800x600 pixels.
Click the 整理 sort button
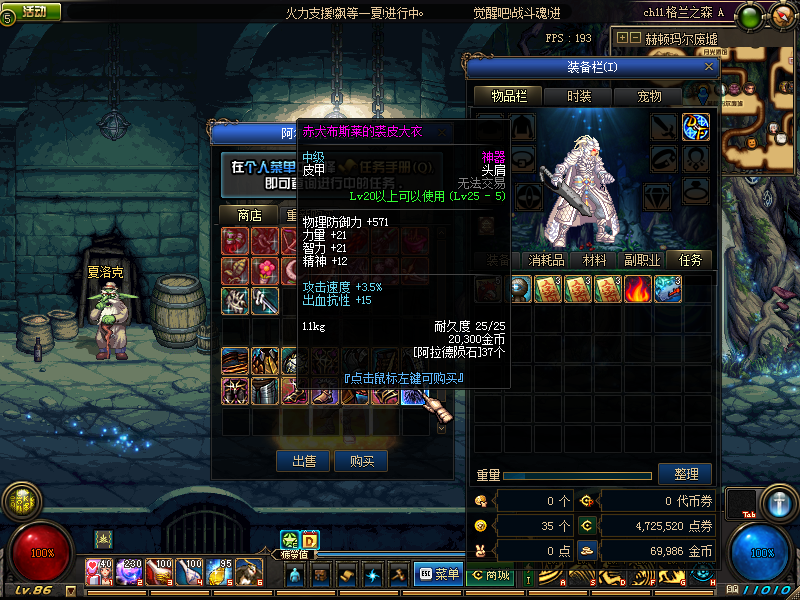pyautogui.click(x=685, y=474)
